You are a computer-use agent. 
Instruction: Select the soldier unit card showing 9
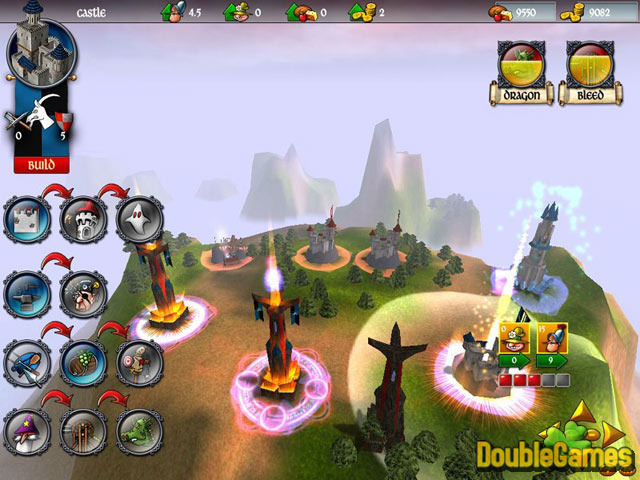point(553,337)
